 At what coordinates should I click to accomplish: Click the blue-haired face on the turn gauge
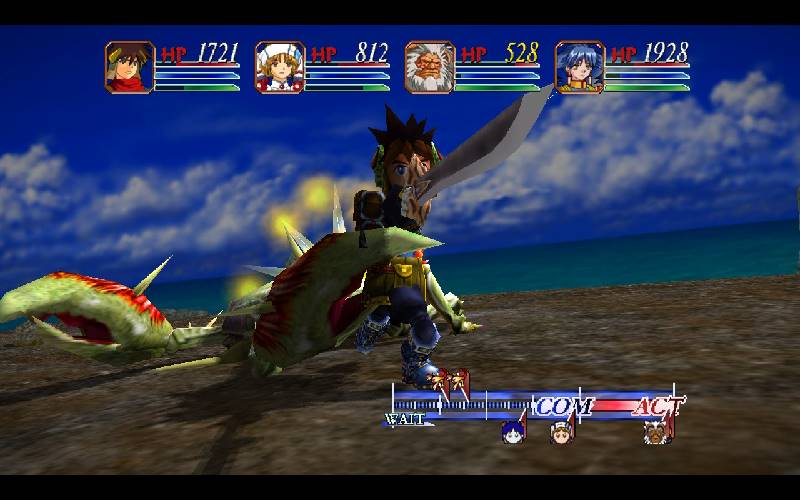[x=513, y=432]
